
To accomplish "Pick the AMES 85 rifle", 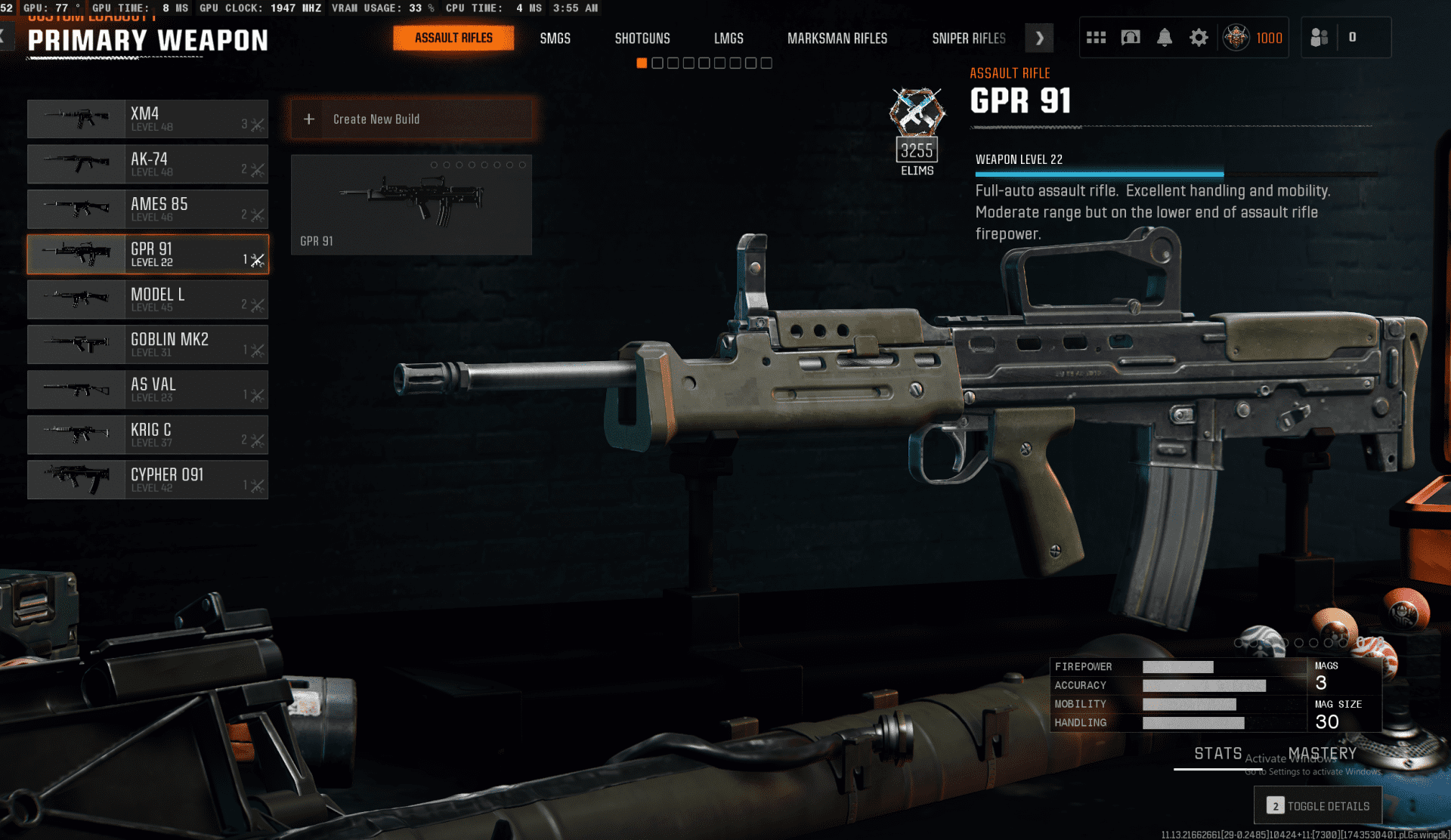I will coord(148,209).
